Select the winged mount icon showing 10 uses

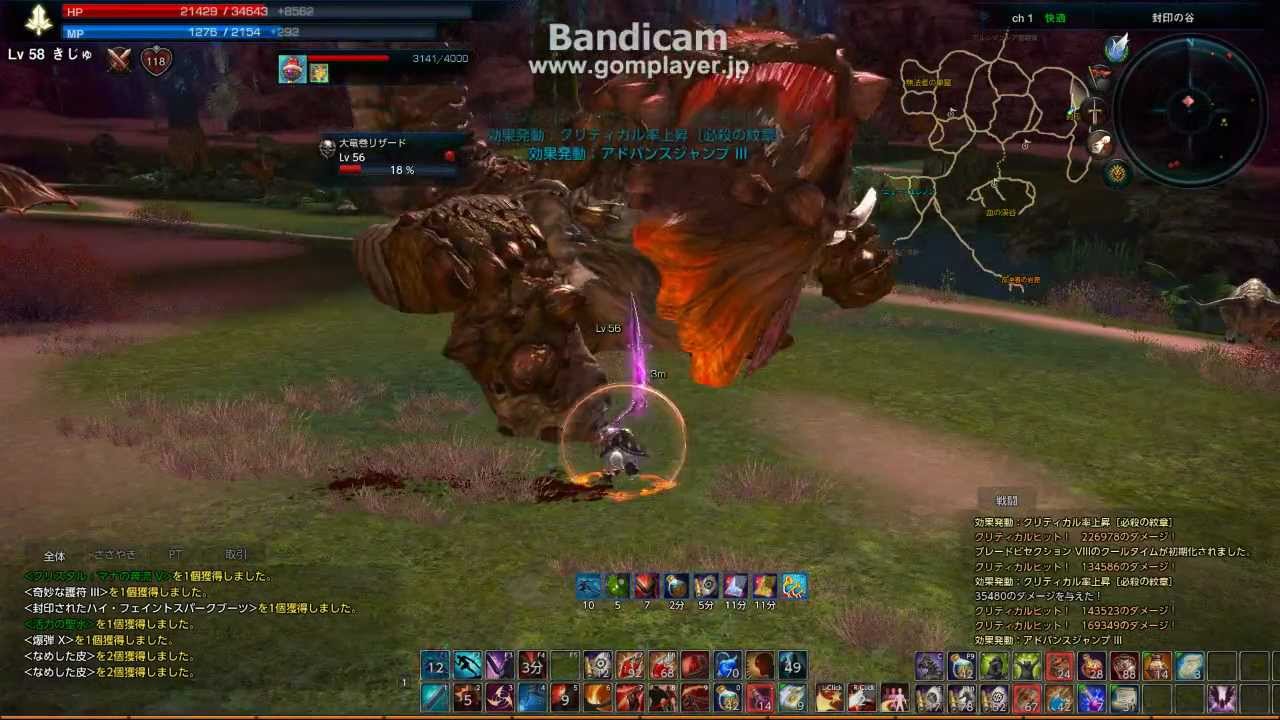click(588, 586)
